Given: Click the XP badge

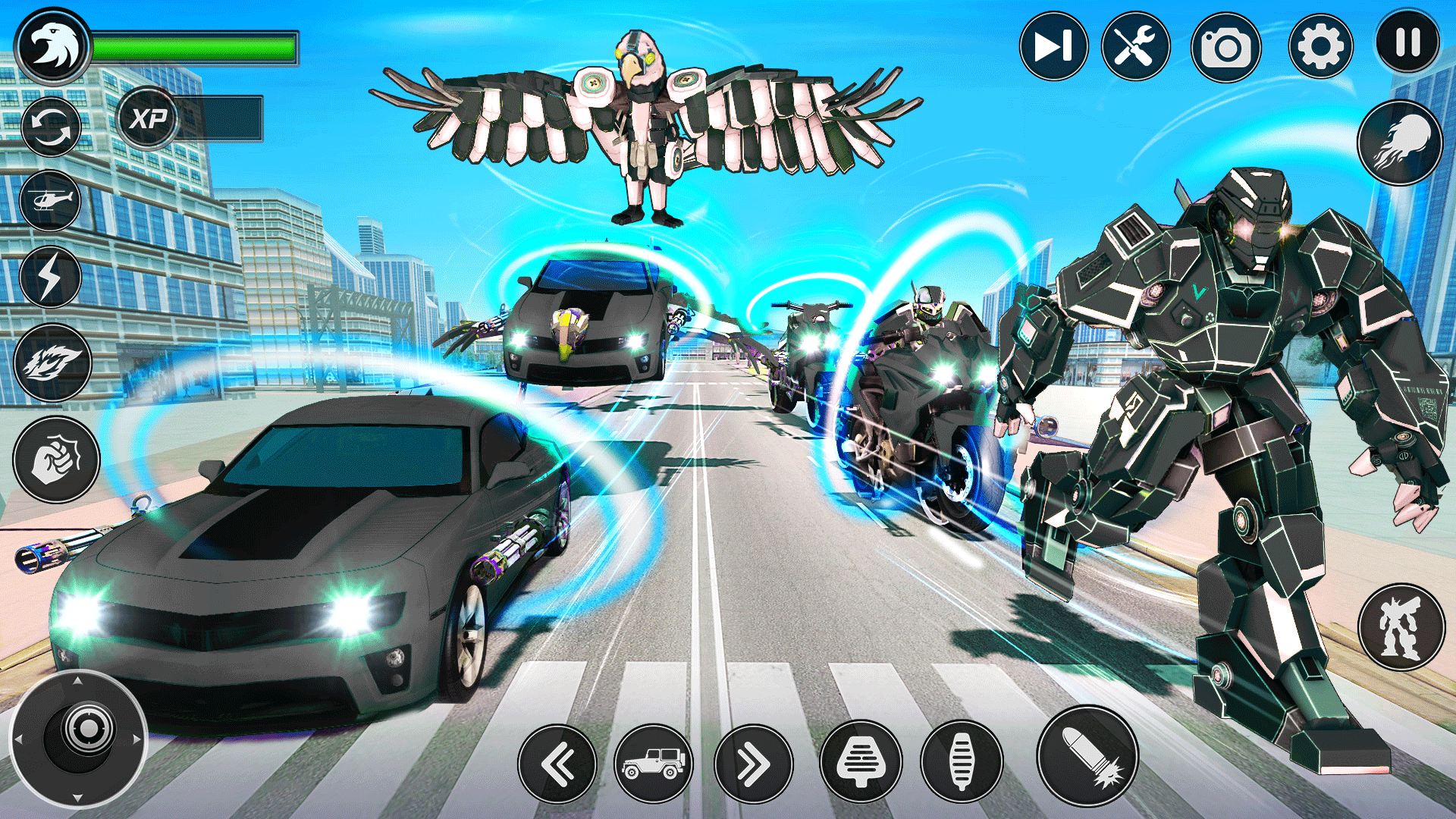Looking at the screenshot, I should click(x=148, y=118).
